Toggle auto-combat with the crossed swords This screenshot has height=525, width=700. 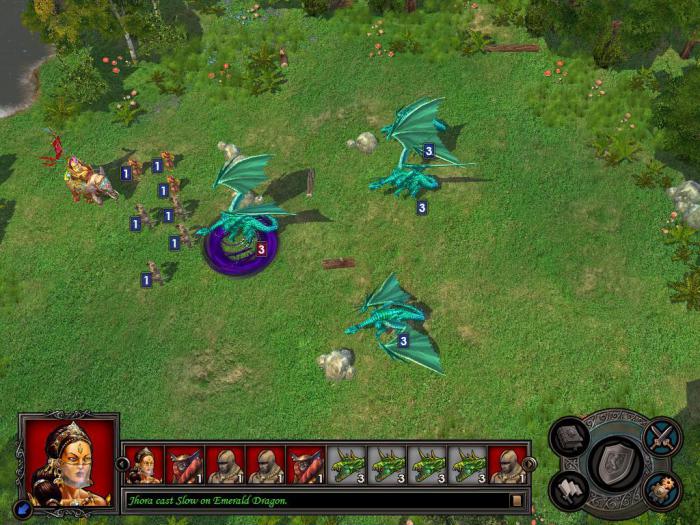(x=661, y=437)
